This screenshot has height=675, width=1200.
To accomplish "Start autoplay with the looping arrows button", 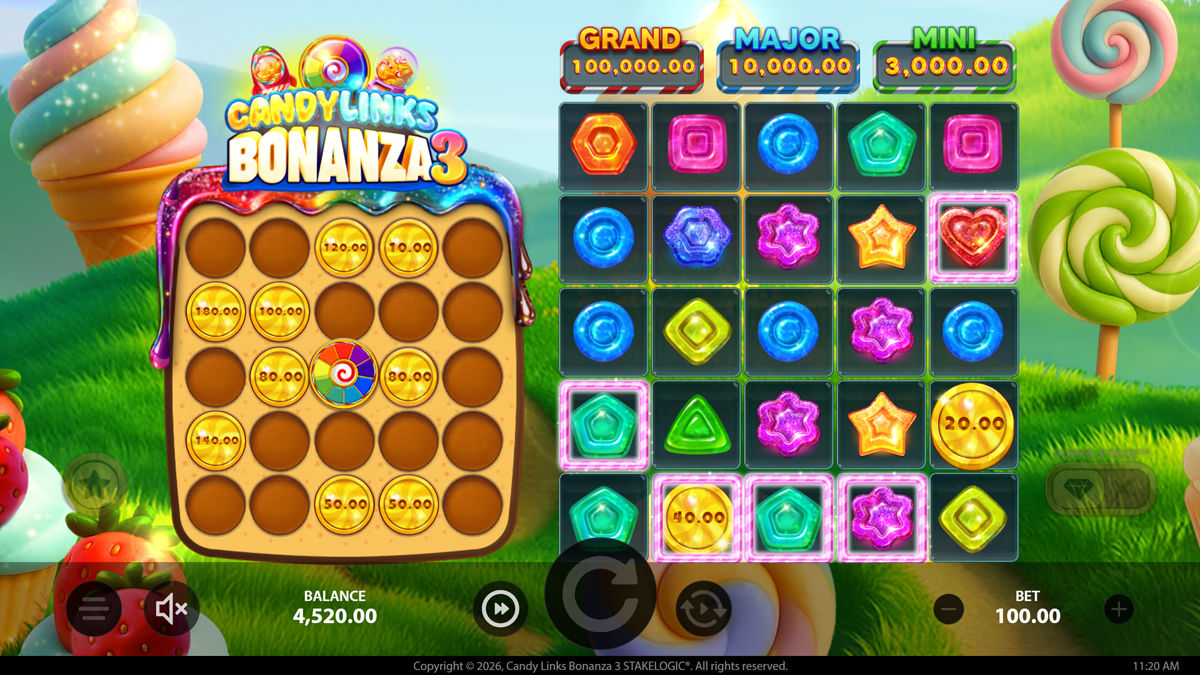I will click(x=703, y=608).
